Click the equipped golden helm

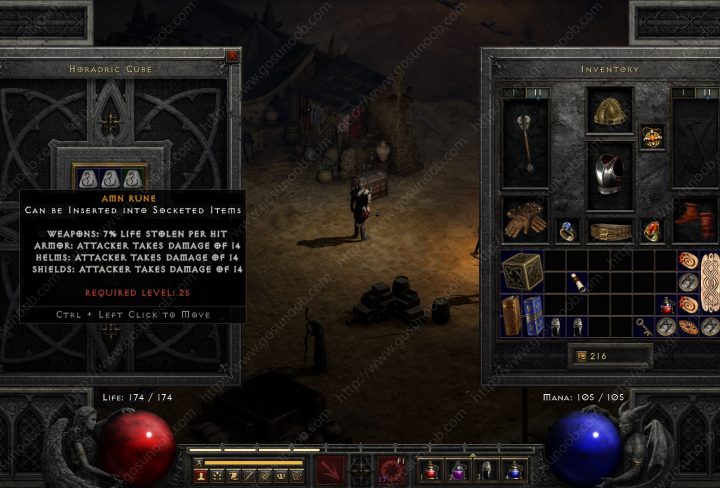tap(609, 111)
